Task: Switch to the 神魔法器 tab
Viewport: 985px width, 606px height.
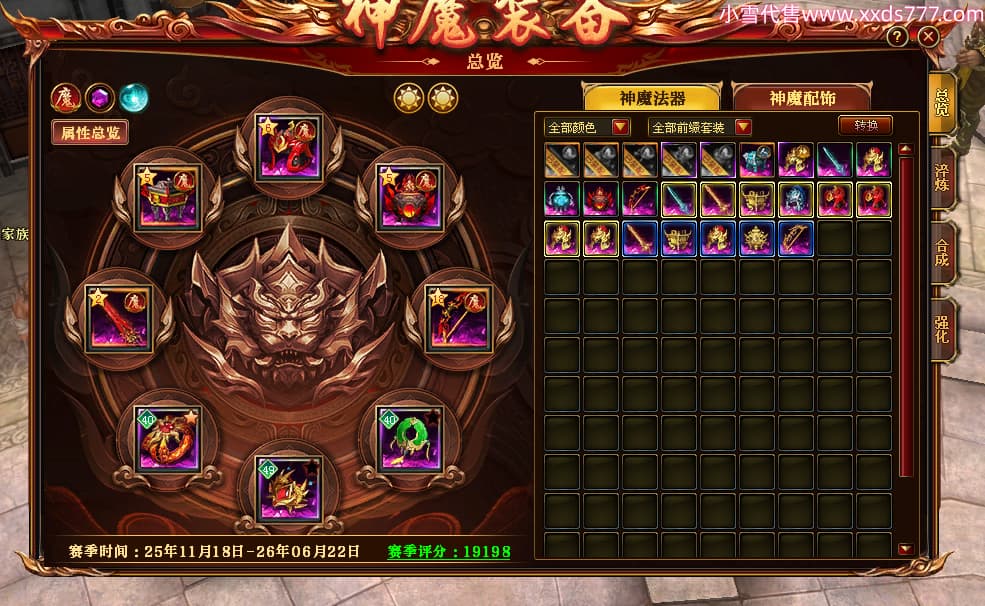Action: (652, 98)
